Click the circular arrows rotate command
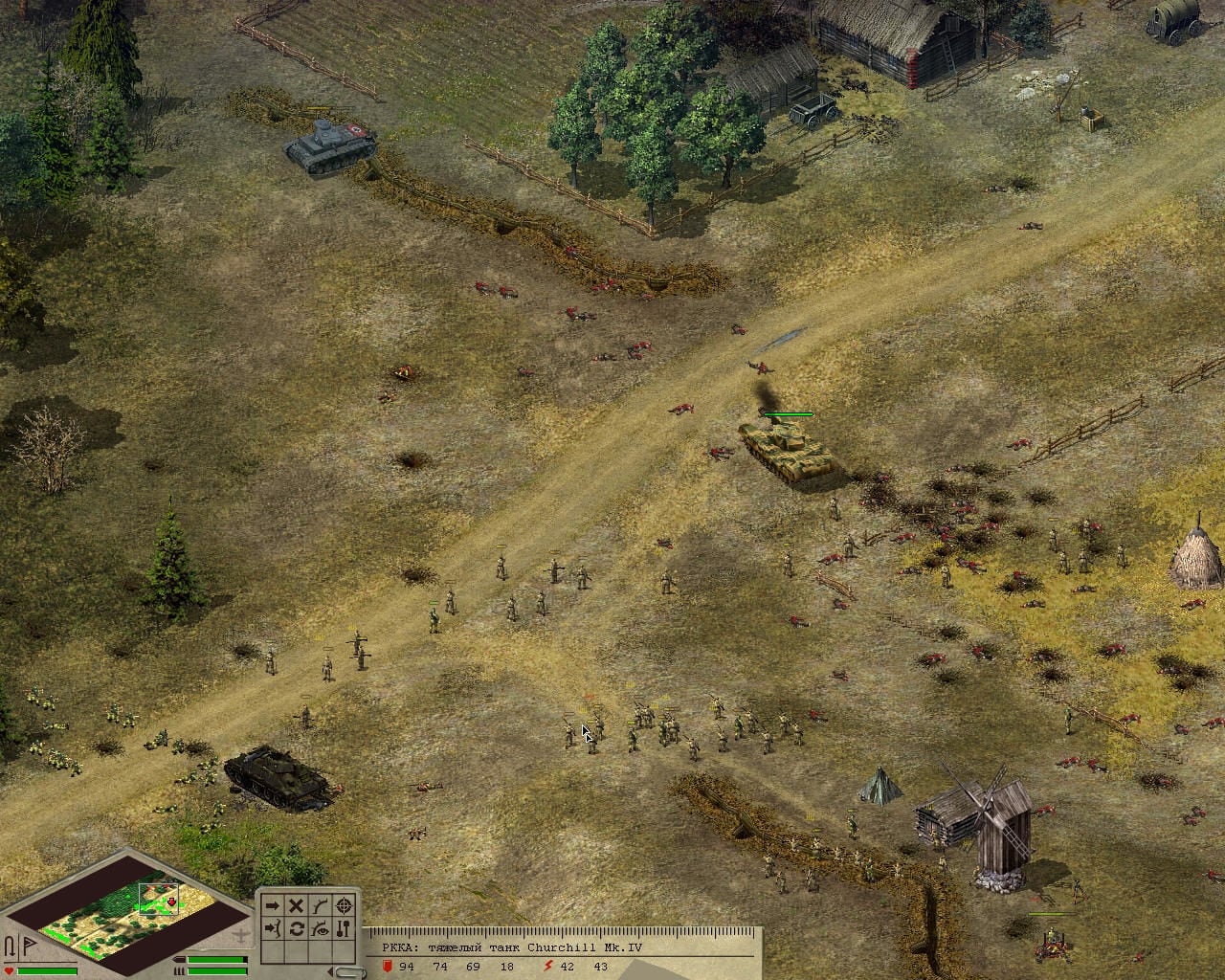The image size is (1225, 980). 297,928
